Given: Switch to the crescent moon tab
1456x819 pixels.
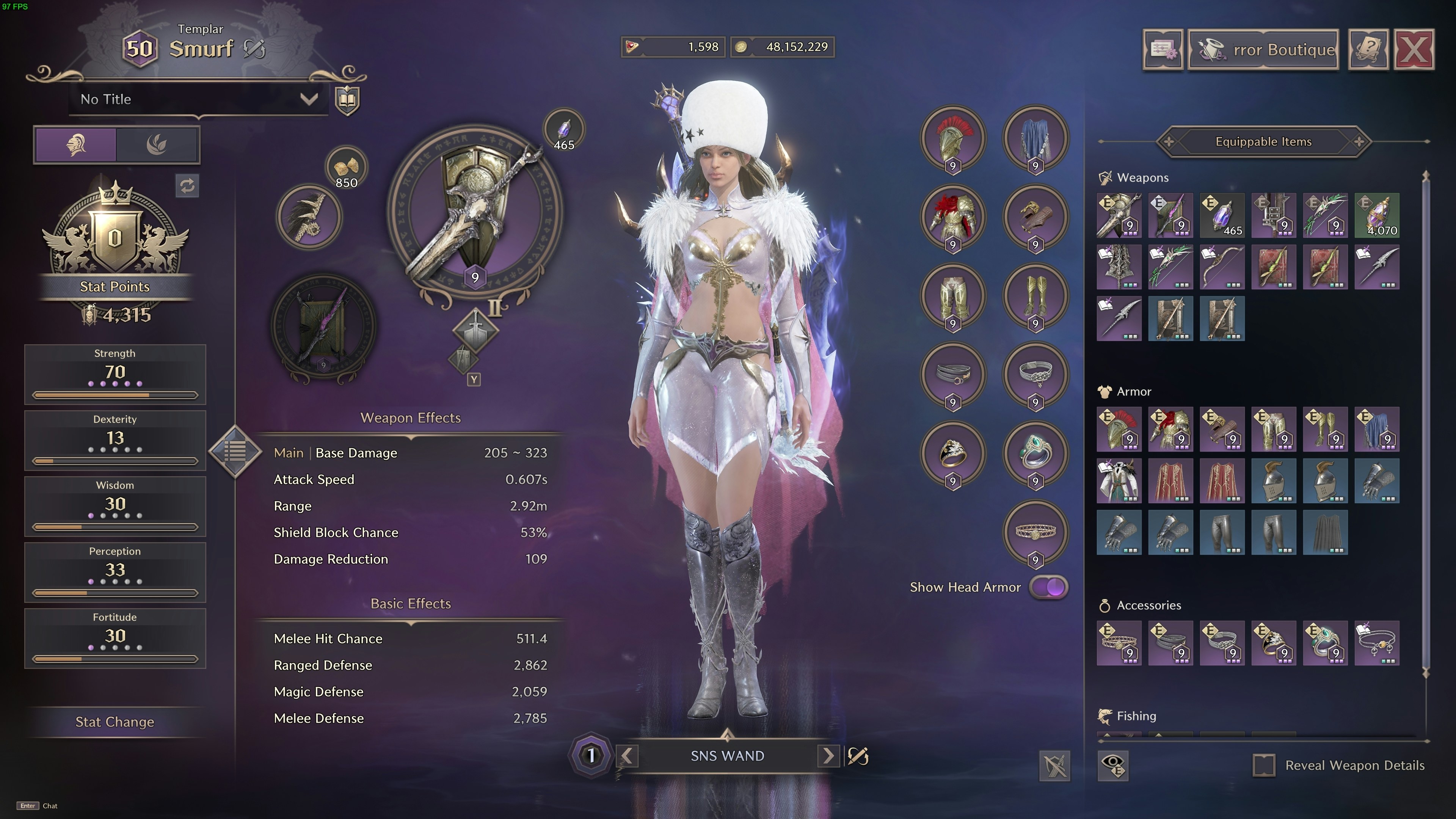Looking at the screenshot, I should 157,145.
